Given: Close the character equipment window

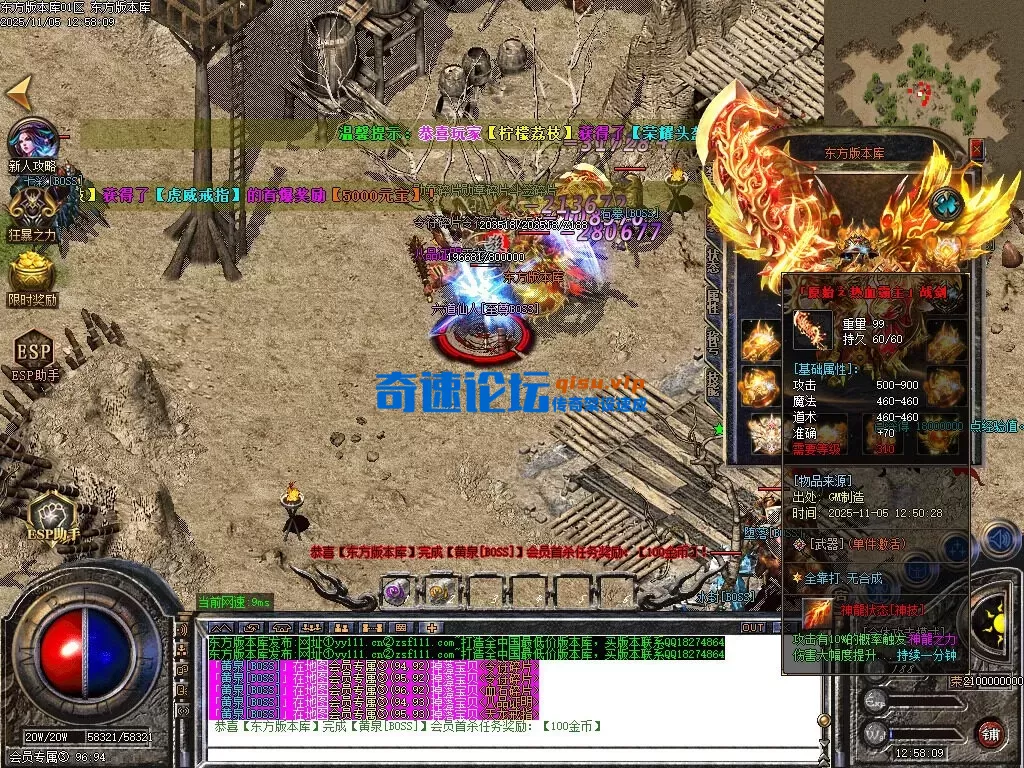Looking at the screenshot, I should coord(977,149).
